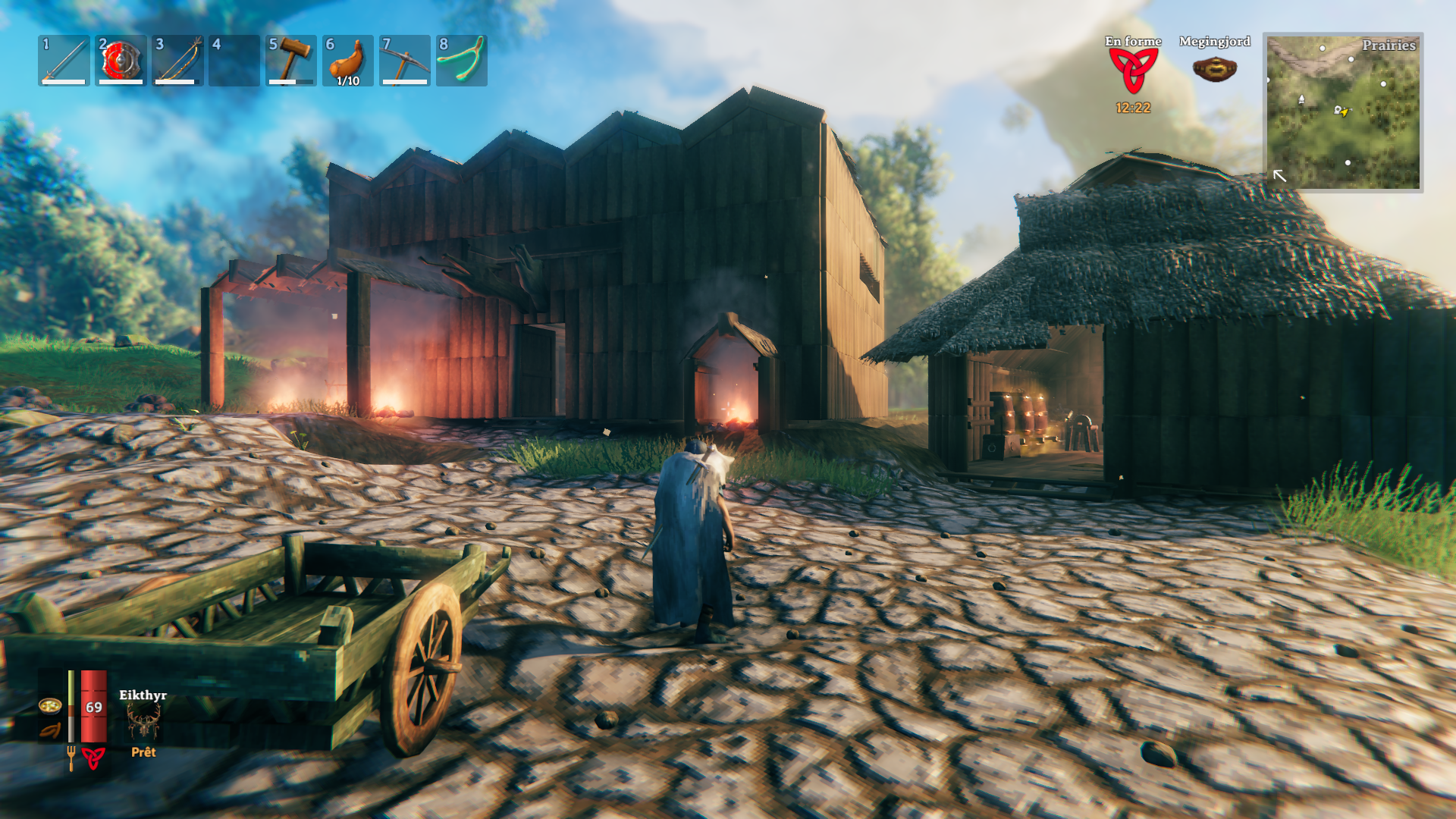Select the glowing wishbone slot
This screenshot has width=1456, height=819.
click(462, 61)
